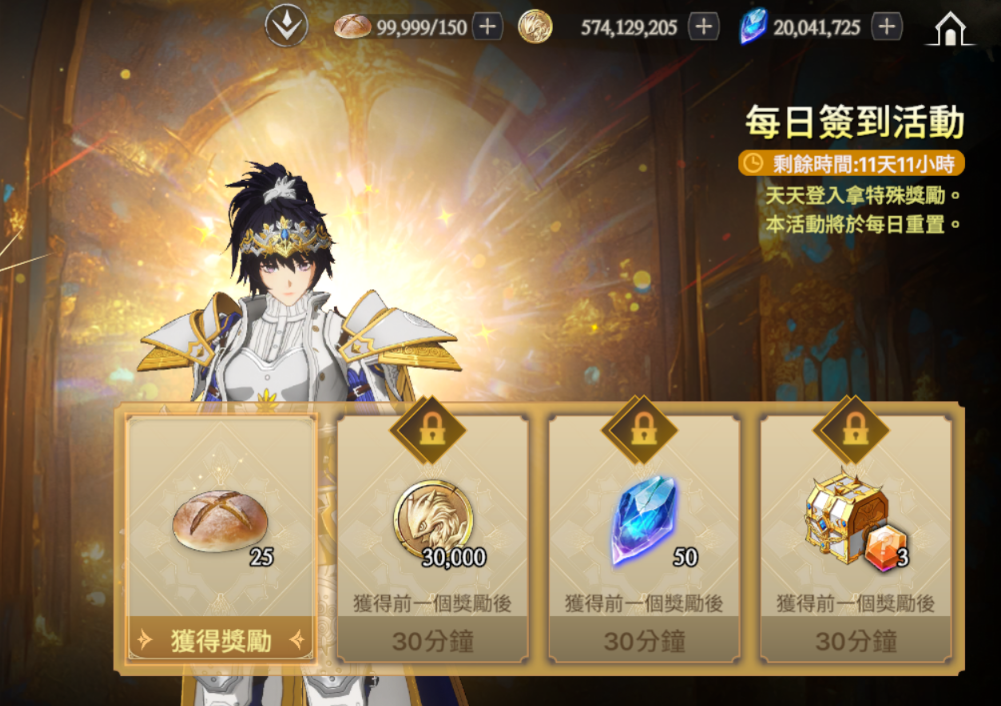
Task: Select the locked treasure chest reward card
Action: pos(856,540)
